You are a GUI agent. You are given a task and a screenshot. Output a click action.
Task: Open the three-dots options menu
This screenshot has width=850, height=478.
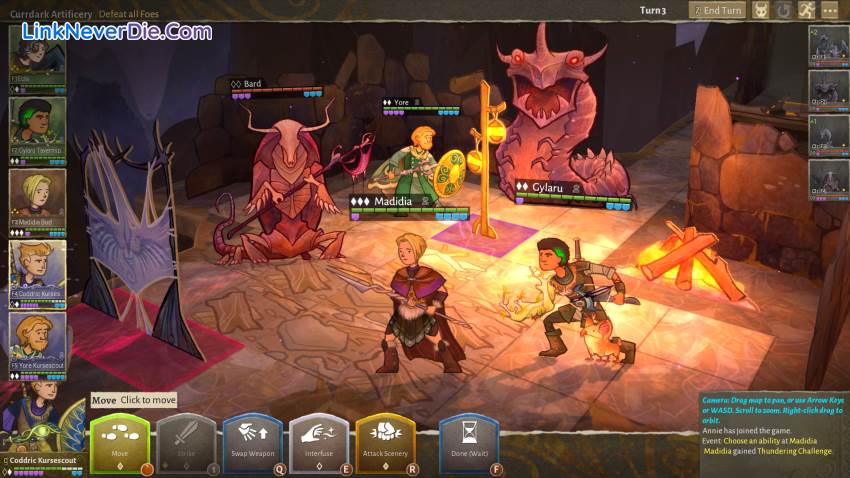click(x=830, y=10)
